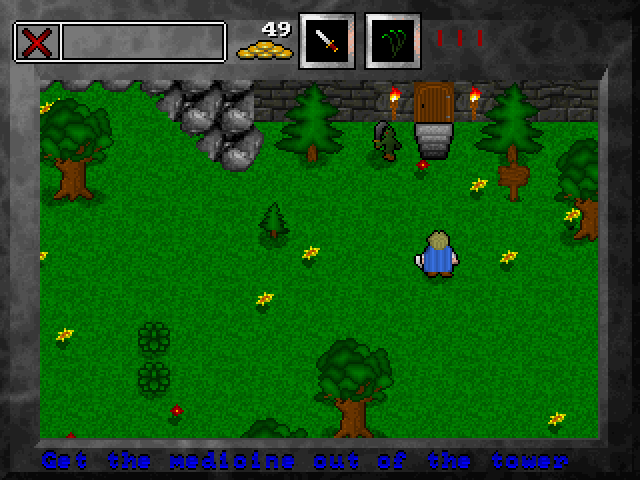Click the red X box
The height and width of the screenshot is (480, 640).
click(37, 42)
